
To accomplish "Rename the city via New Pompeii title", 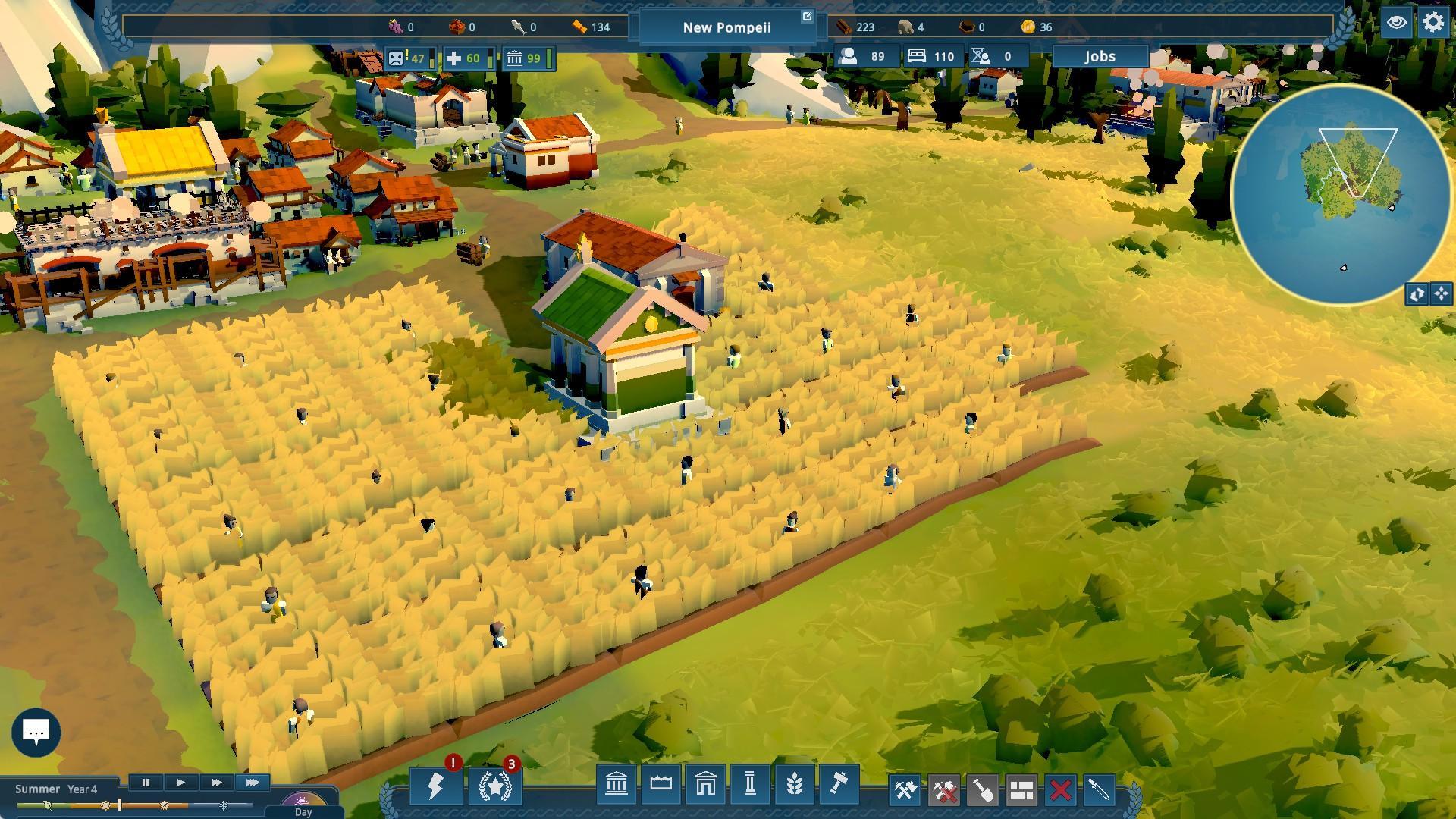I will coord(726,27).
